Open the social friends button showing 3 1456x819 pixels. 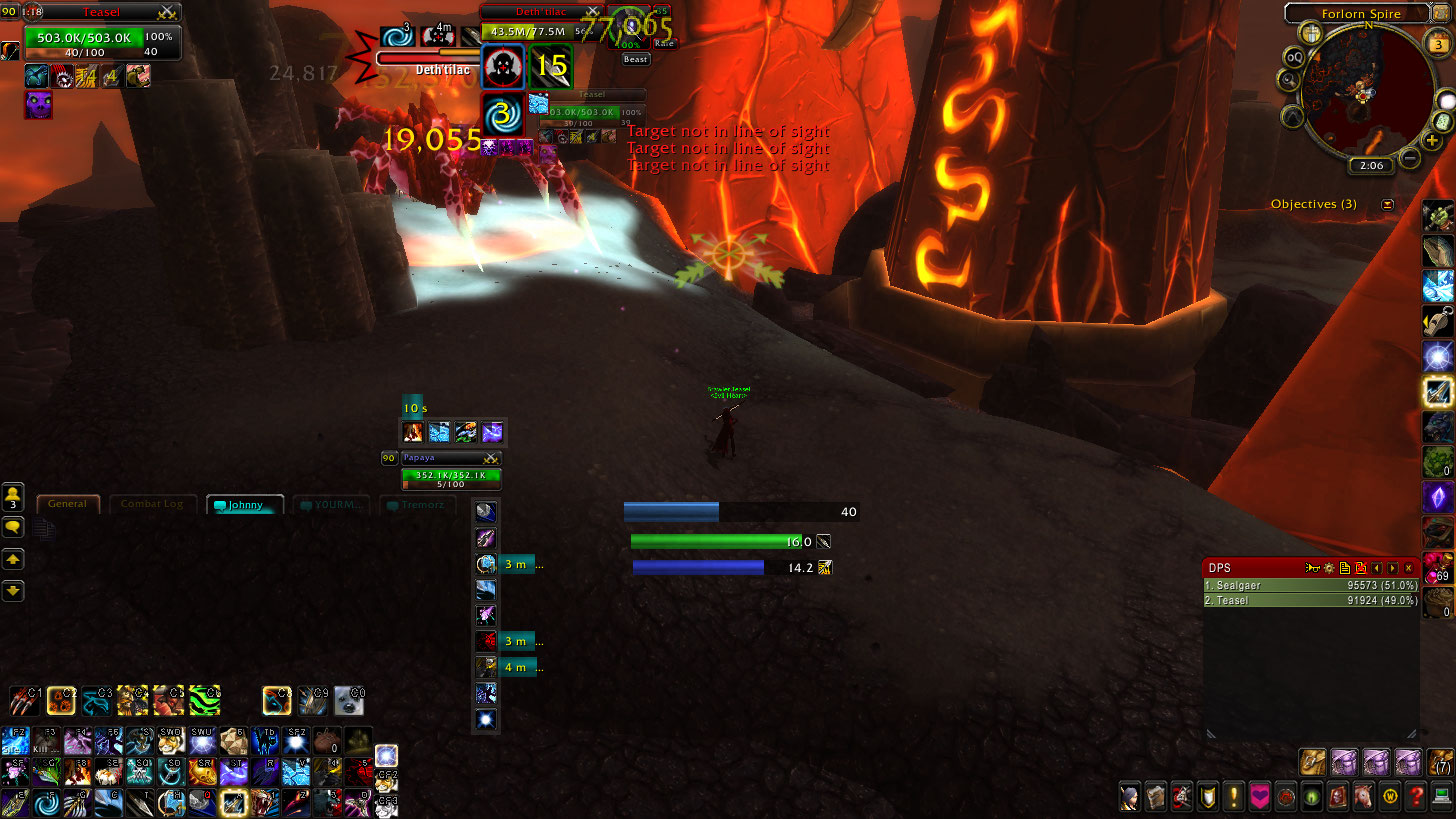tap(13, 496)
